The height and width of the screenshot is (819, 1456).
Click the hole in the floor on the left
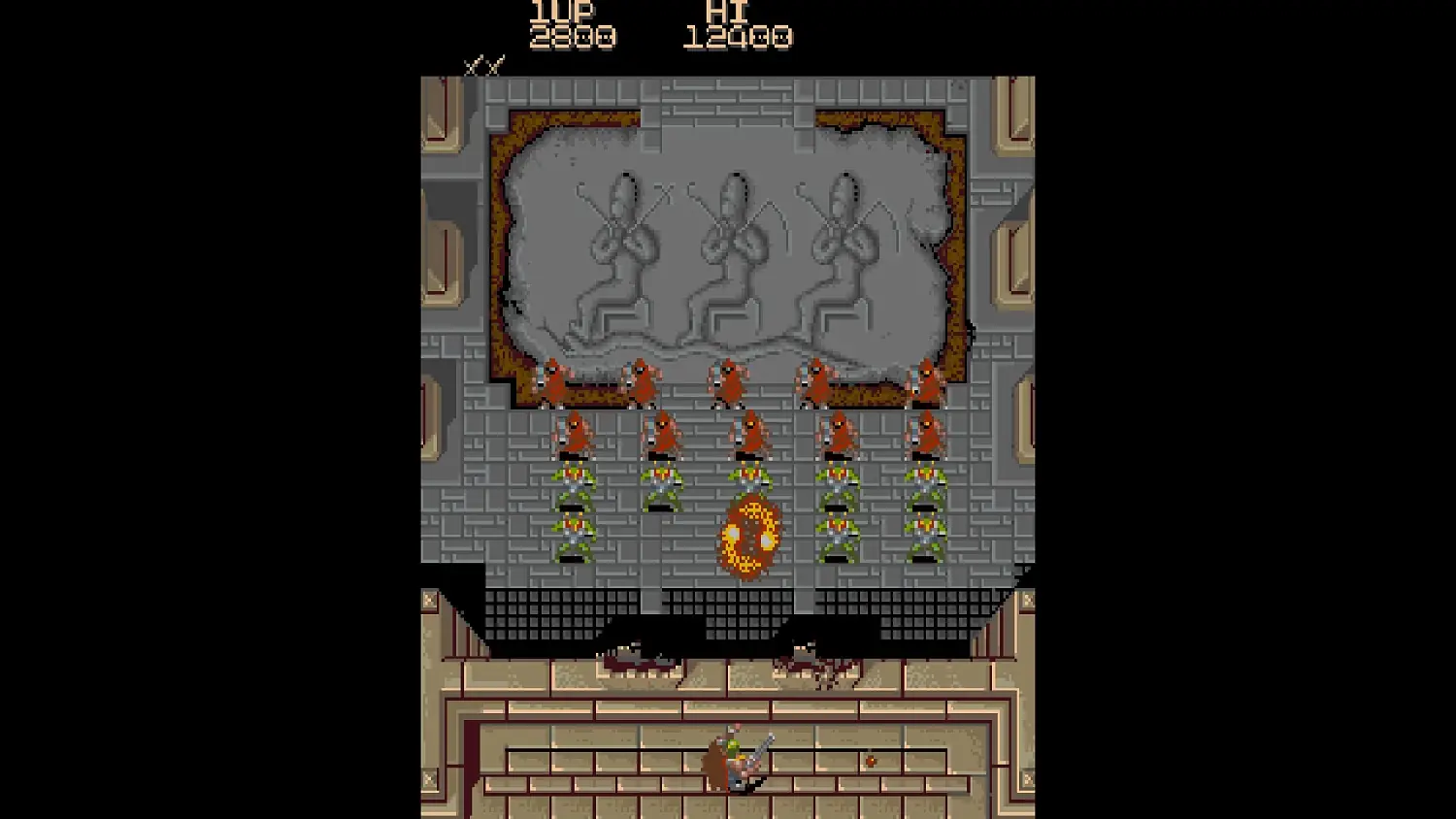pyautogui.click(x=636, y=660)
